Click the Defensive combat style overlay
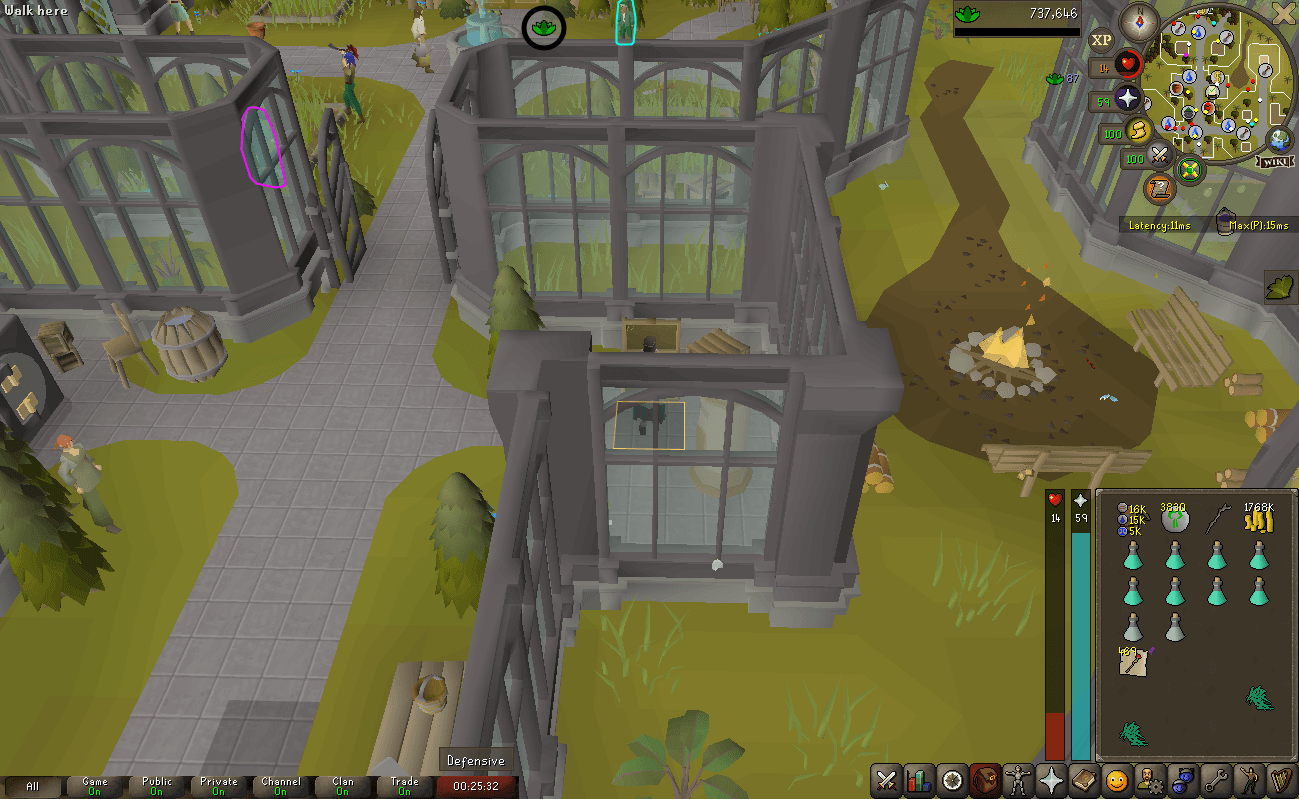 point(477,760)
